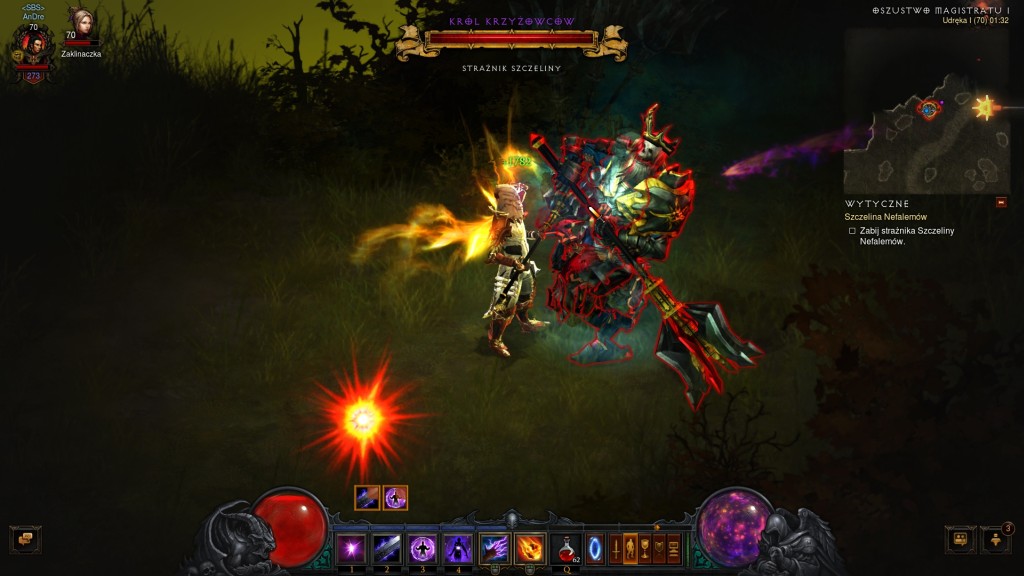1024x576 pixels.
Task: Select the Szczelina Nefalemów quest entry
Action: pos(885,217)
